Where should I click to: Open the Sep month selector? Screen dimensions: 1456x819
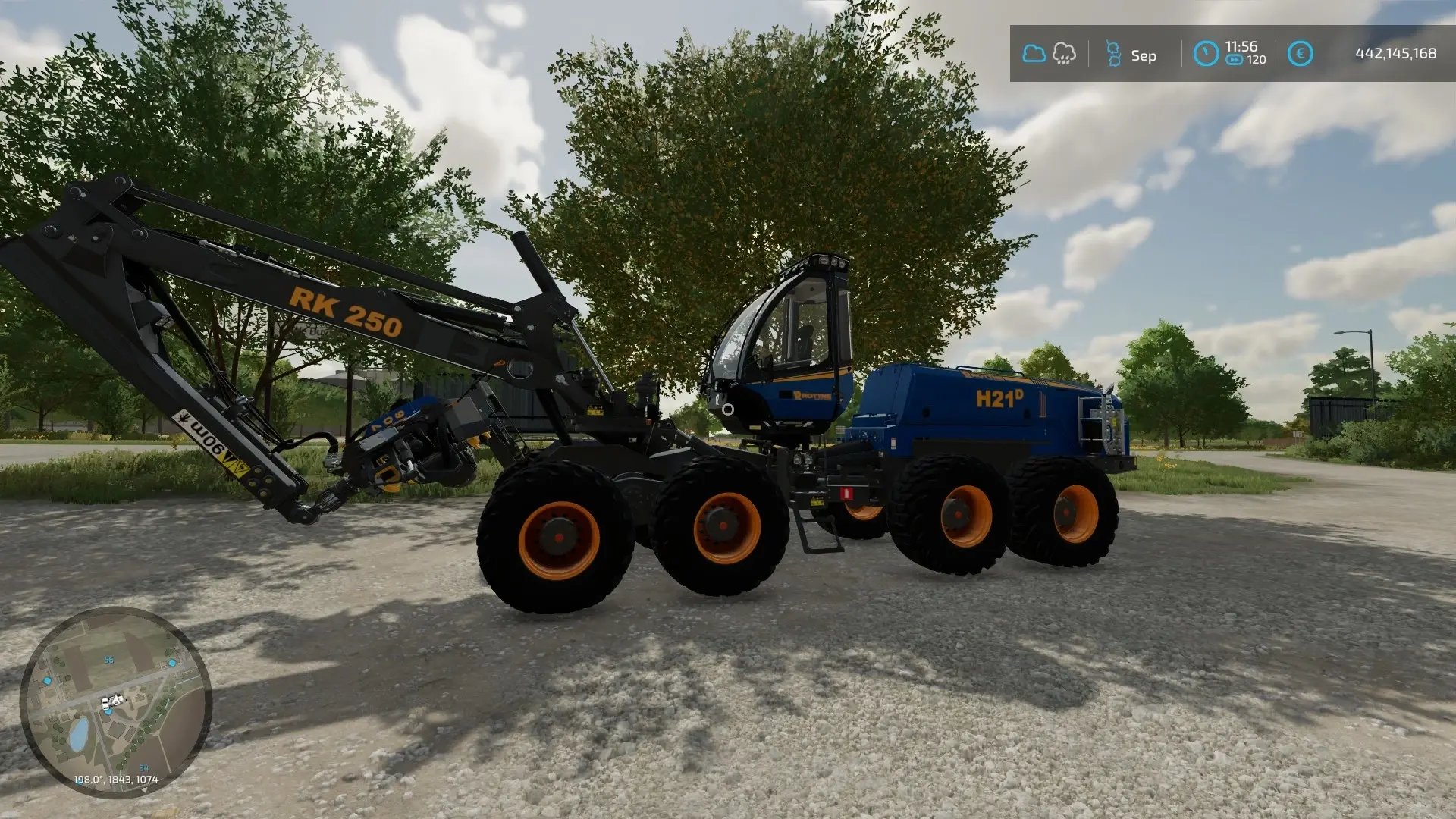1144,55
